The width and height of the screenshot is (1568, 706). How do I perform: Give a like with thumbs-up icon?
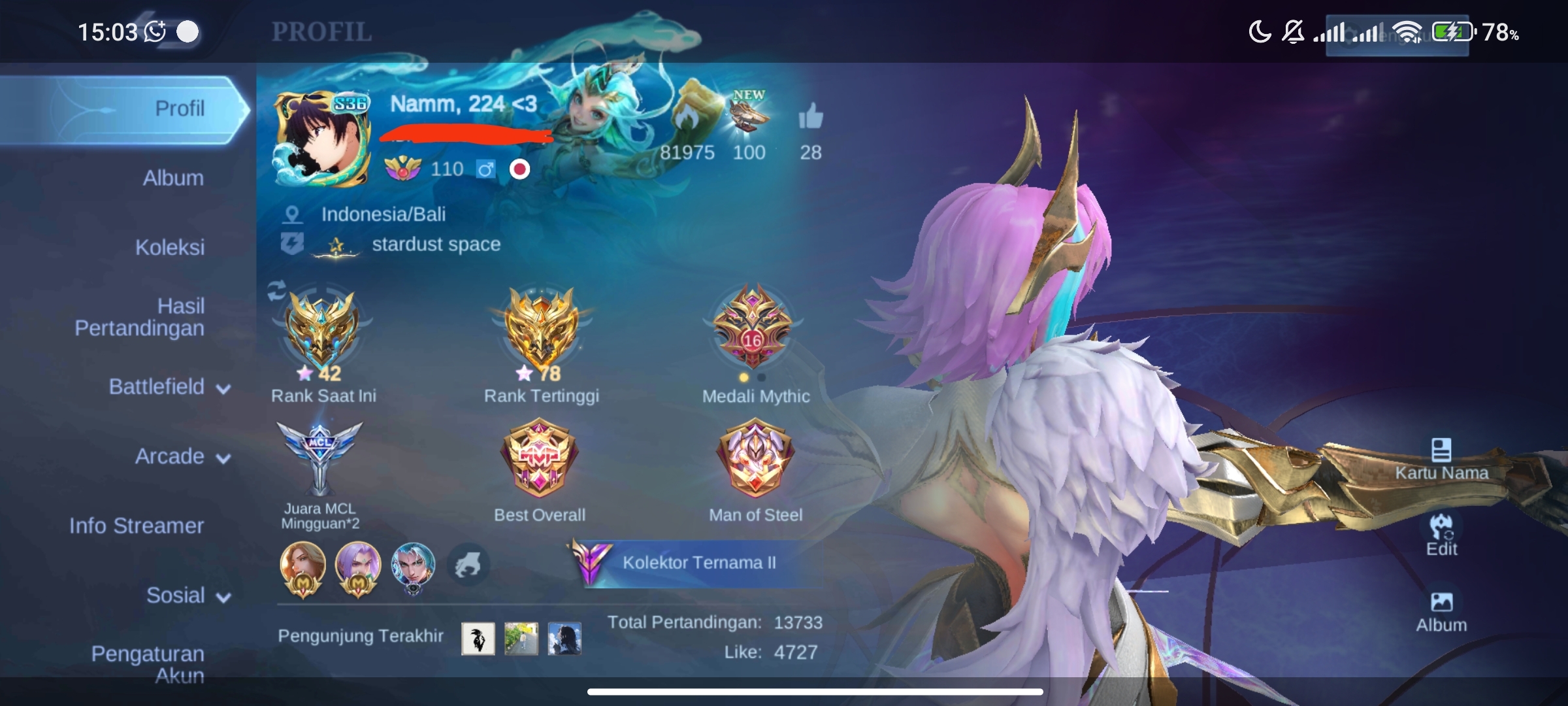(810, 118)
